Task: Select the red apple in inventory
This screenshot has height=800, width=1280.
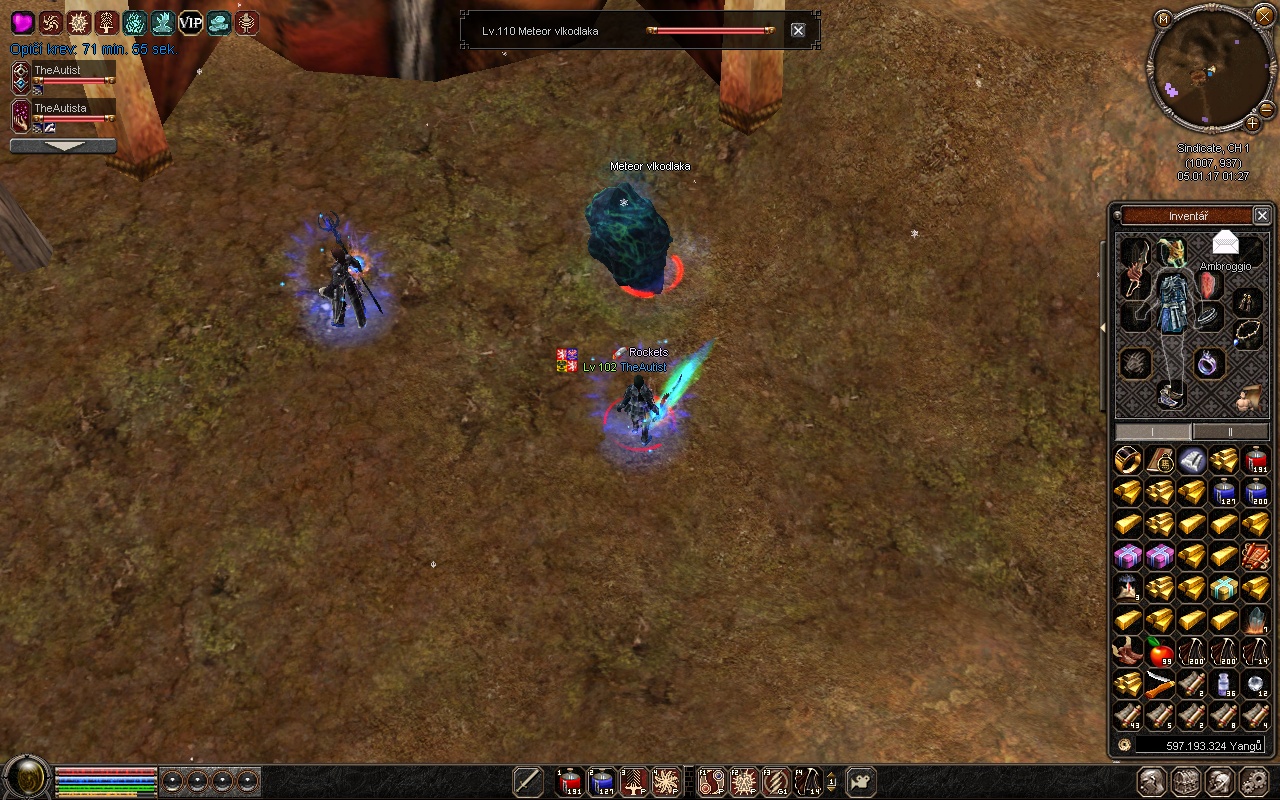Action: [x=1160, y=654]
